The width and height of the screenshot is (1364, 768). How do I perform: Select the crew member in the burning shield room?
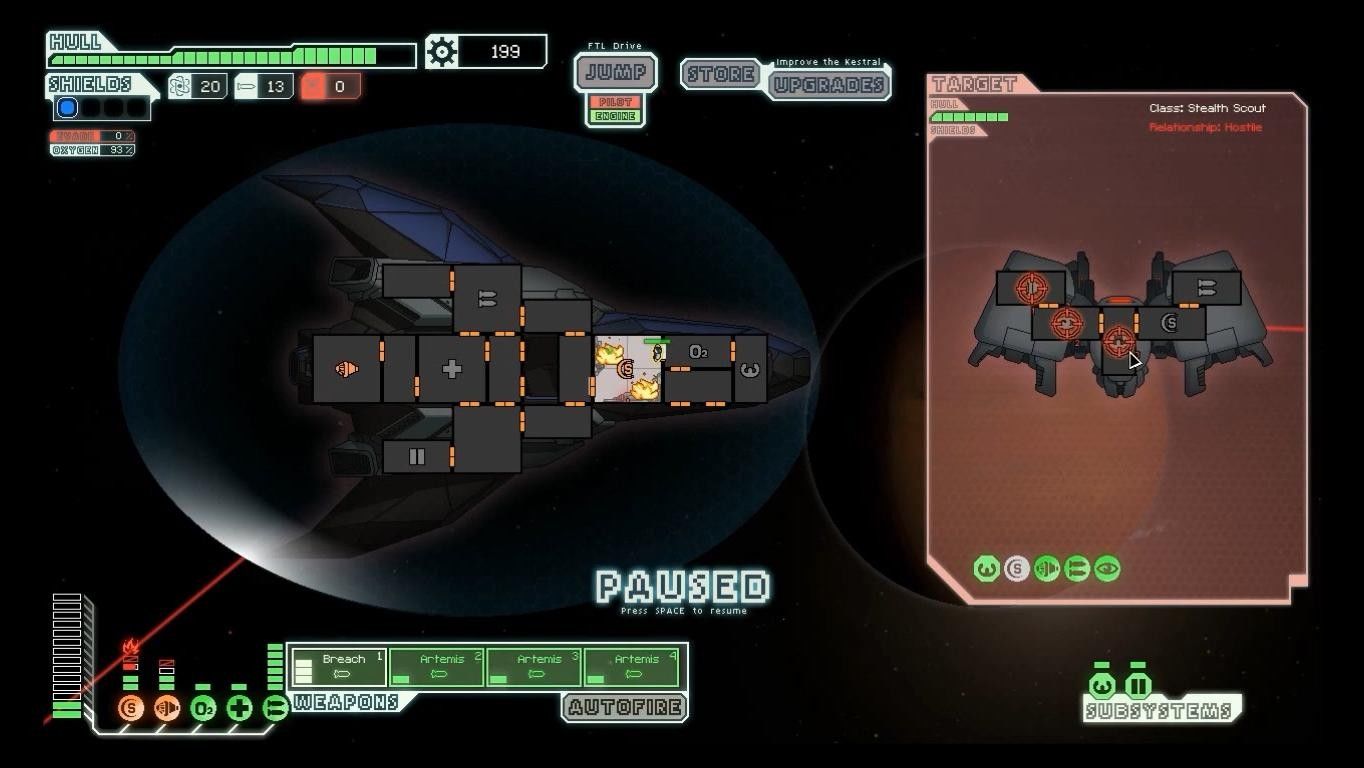point(657,350)
